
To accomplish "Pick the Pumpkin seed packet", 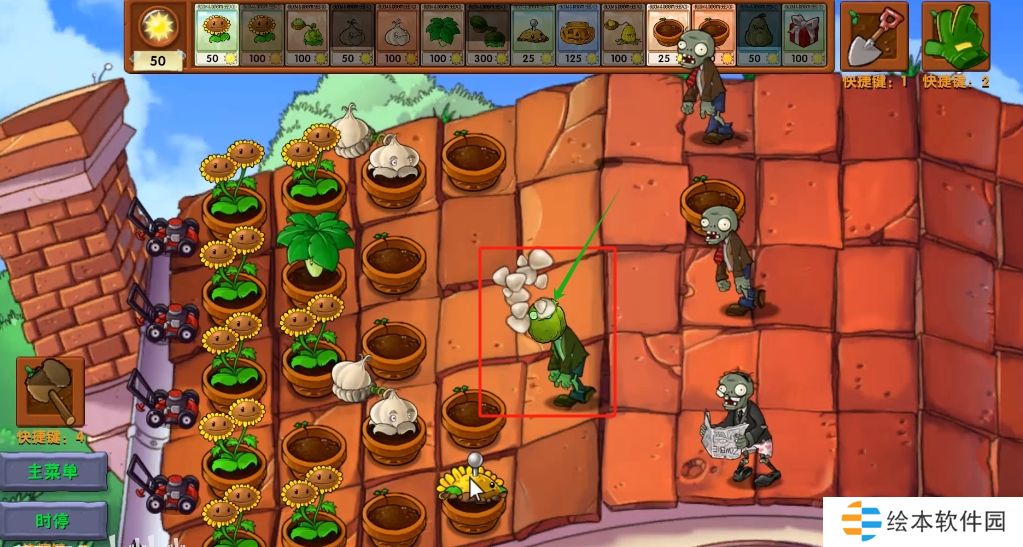I will pyautogui.click(x=576, y=36).
